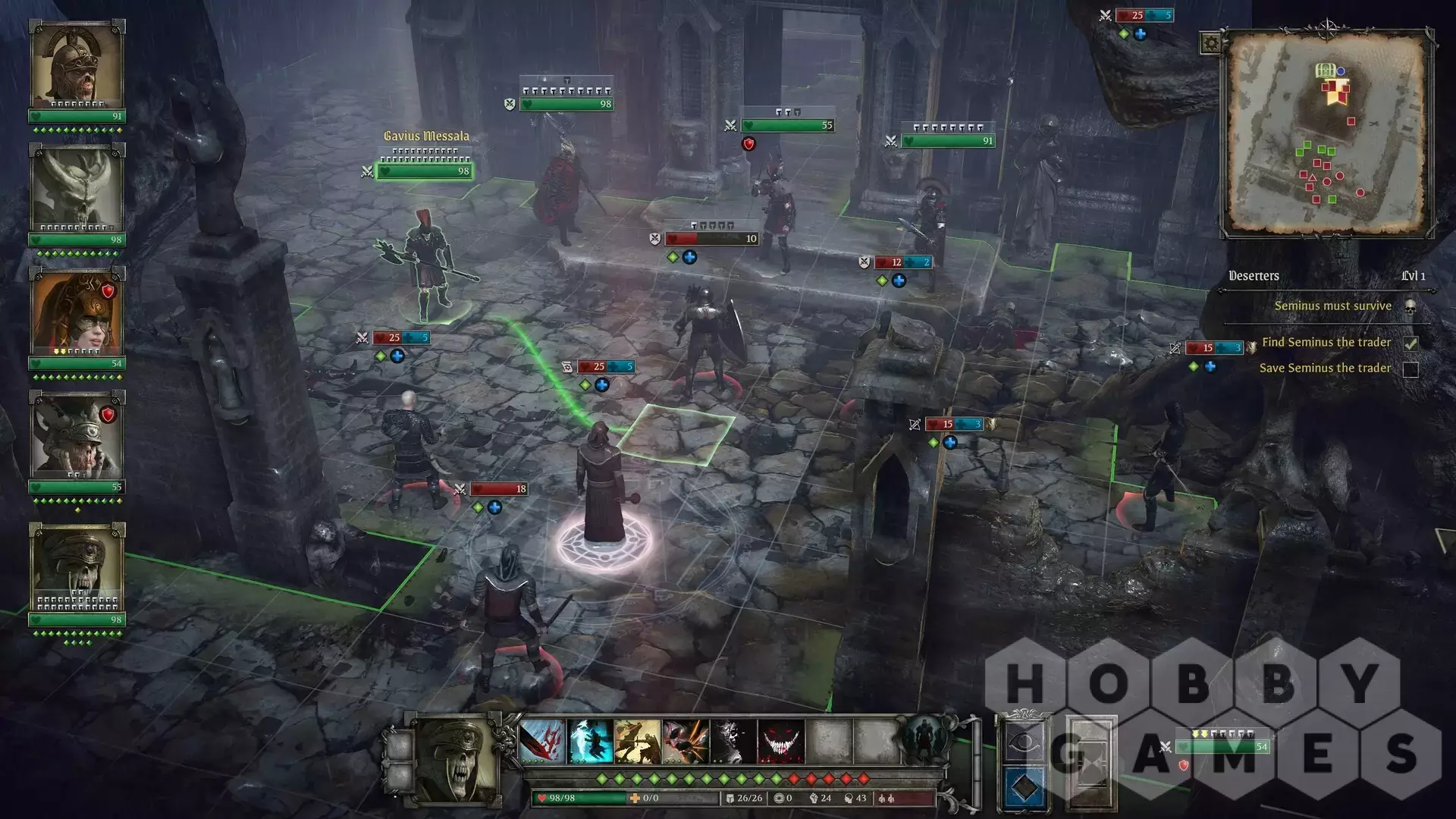Select the horned skull hero portrait
Screen dimensions: 1456x819
(x=77, y=190)
